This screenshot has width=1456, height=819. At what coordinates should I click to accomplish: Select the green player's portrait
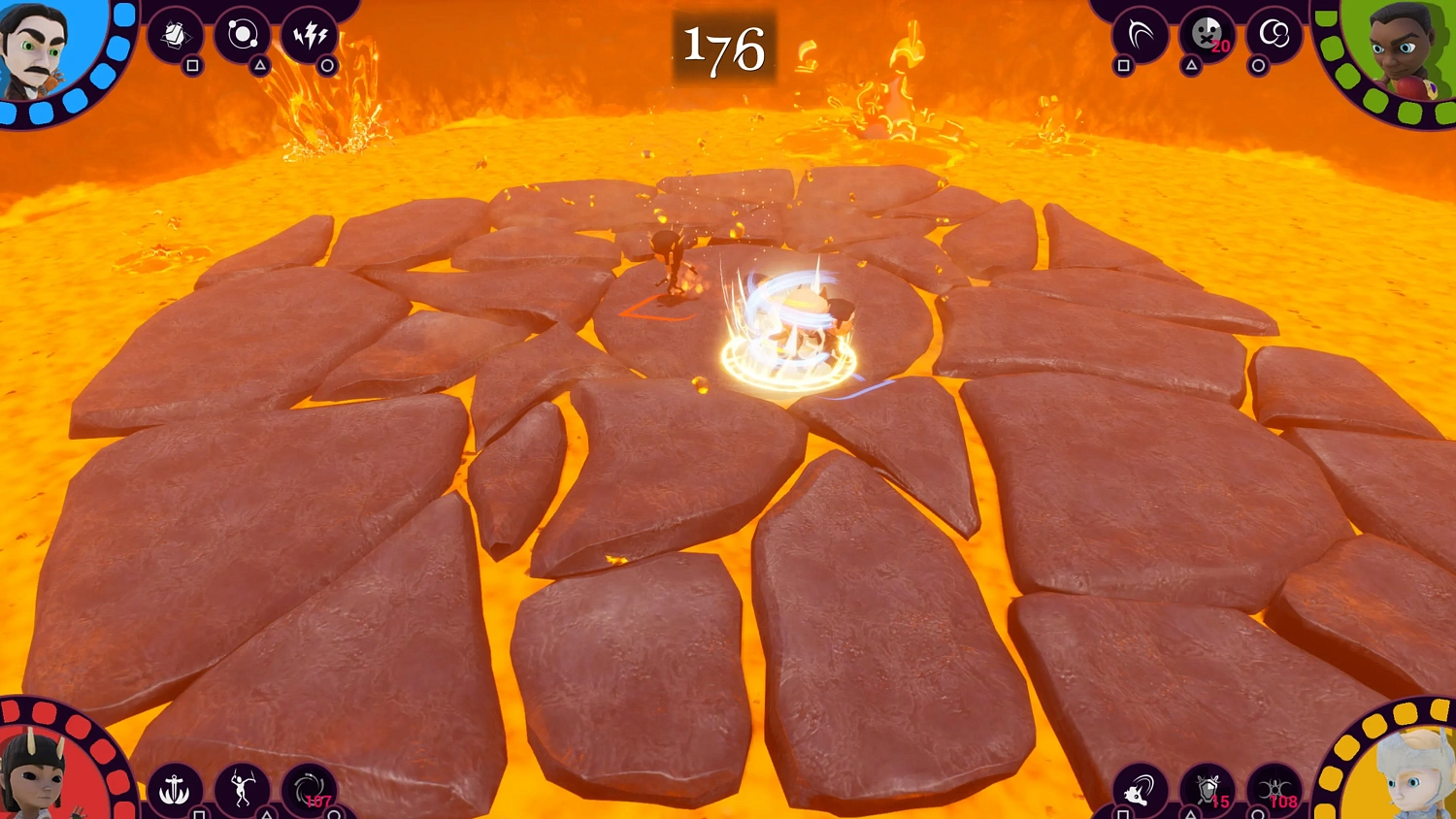(1398, 49)
